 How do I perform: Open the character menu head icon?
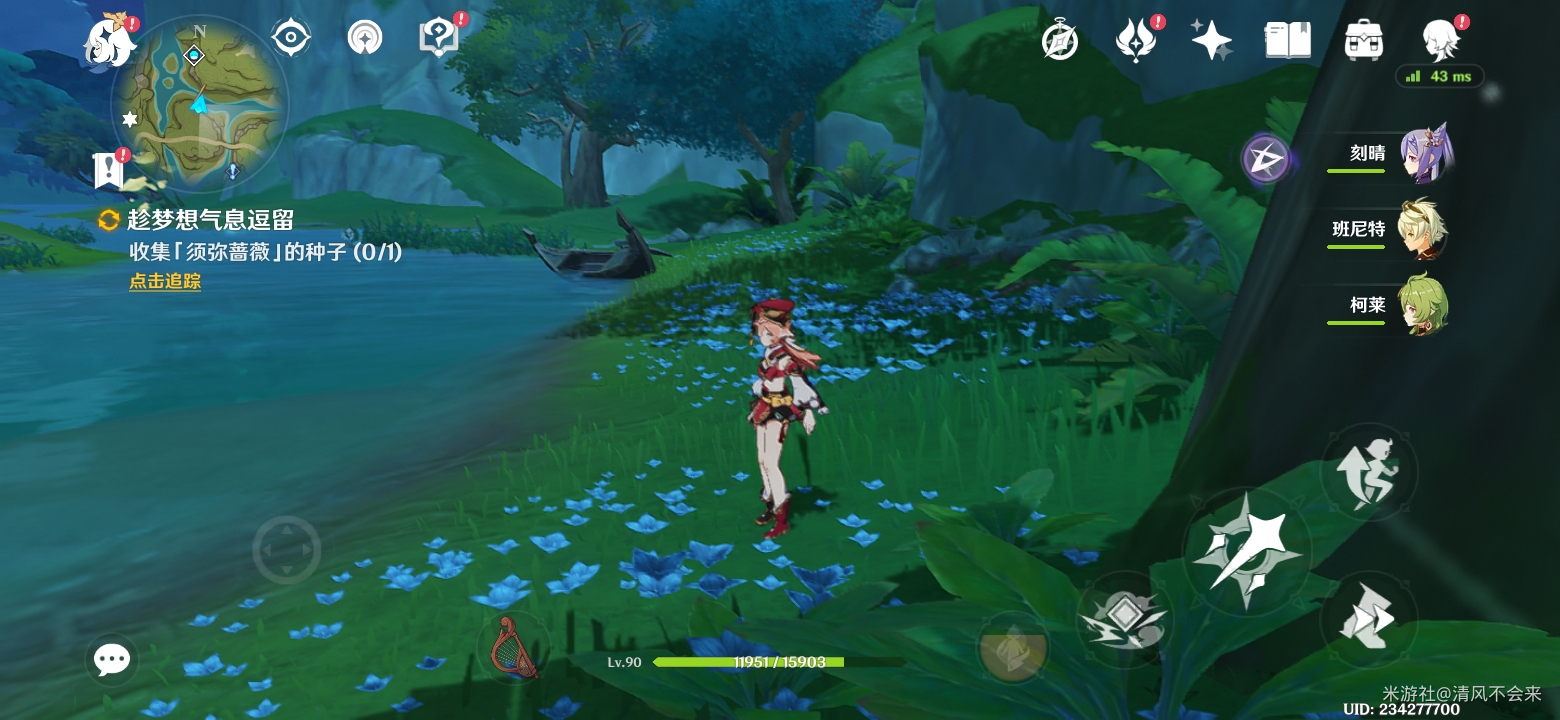pos(1441,41)
